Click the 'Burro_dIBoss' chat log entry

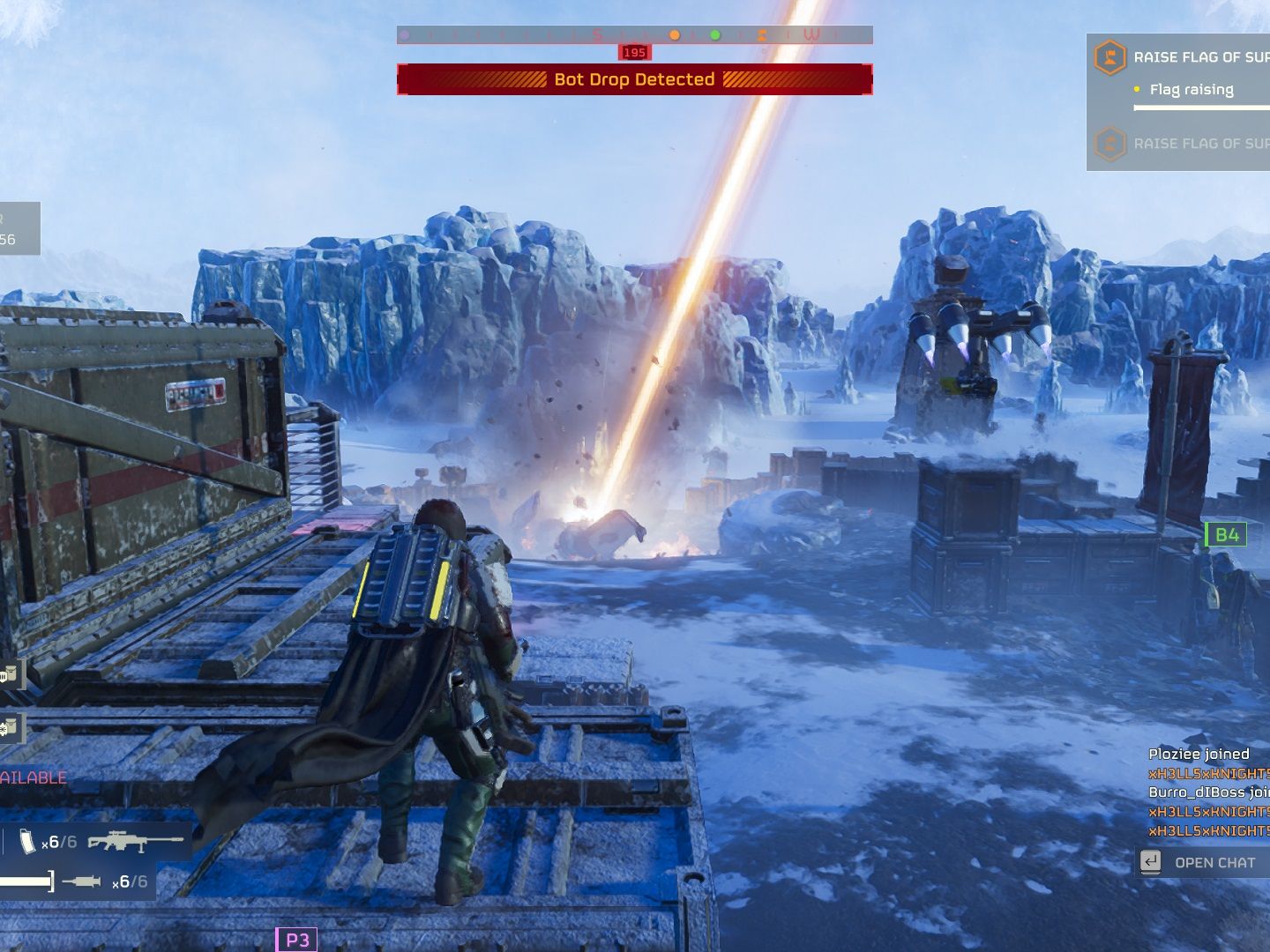pos(1208,792)
